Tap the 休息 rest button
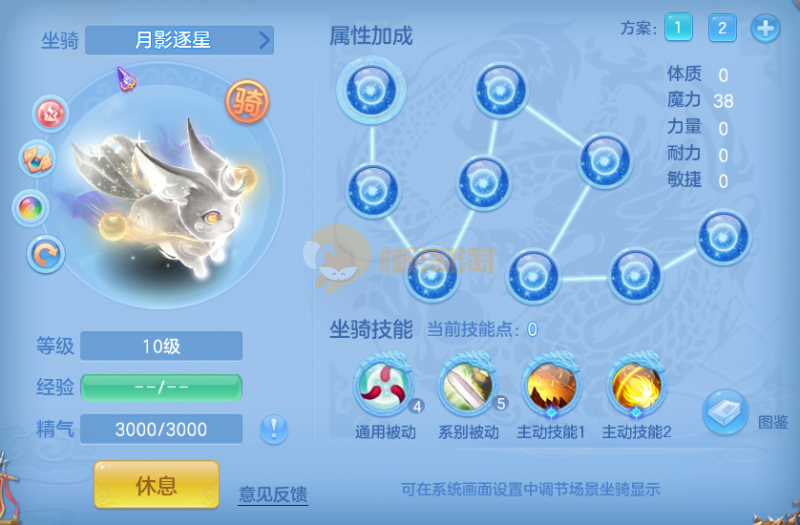The image size is (800, 525). click(x=156, y=486)
